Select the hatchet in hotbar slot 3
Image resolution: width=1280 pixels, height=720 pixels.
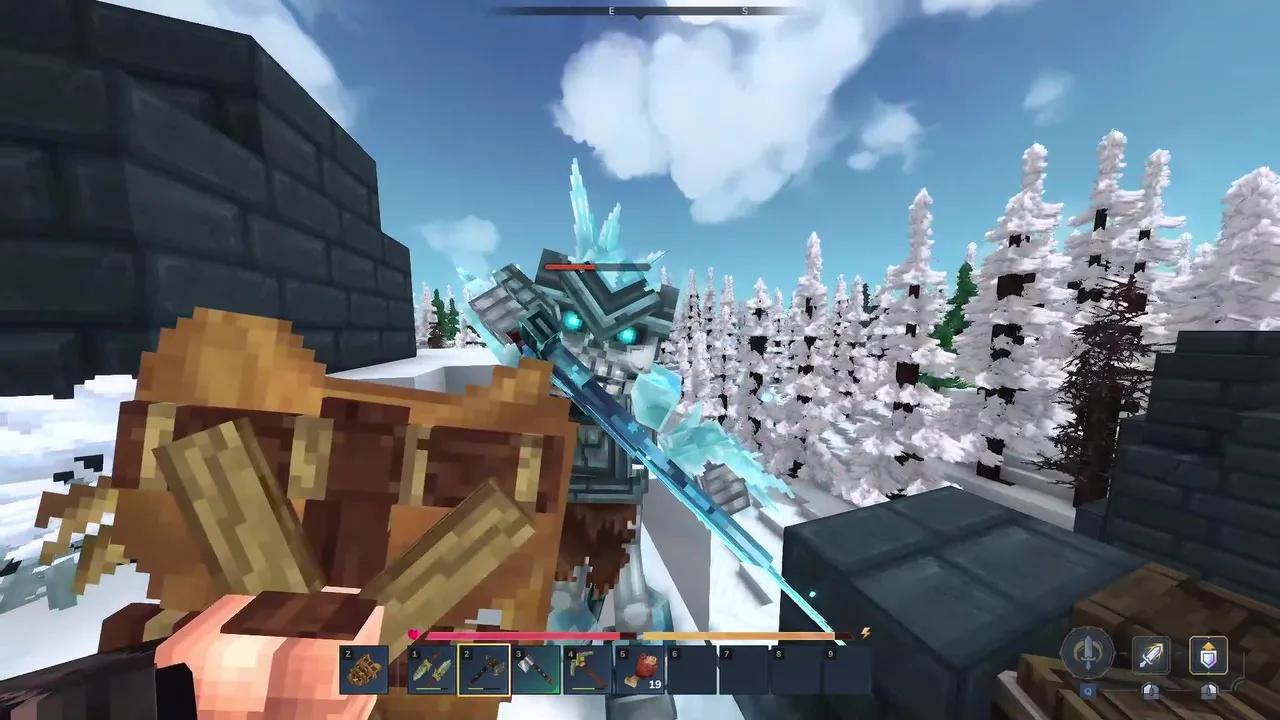(x=537, y=669)
